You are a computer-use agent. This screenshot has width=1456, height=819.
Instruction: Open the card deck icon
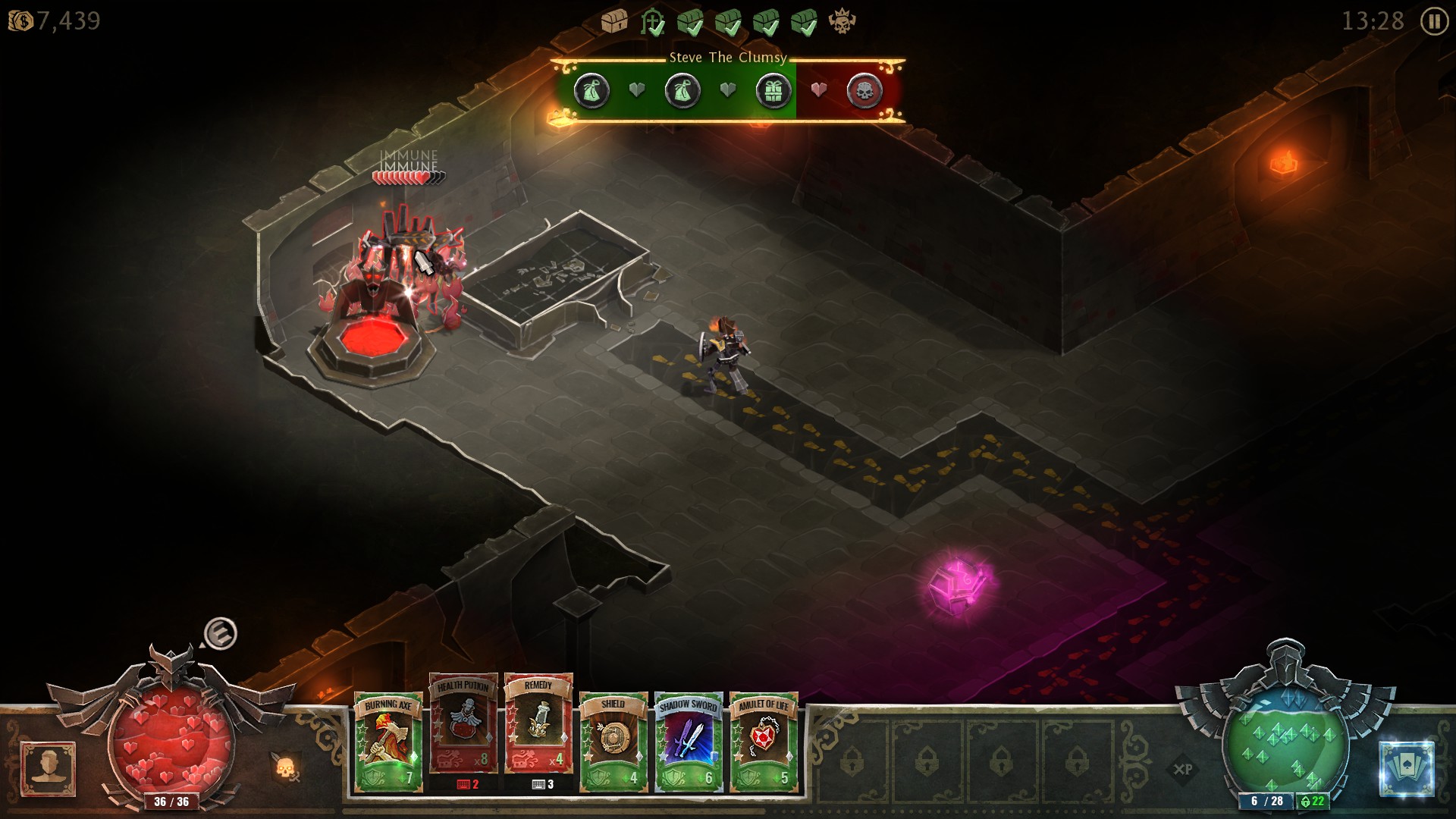1407,769
